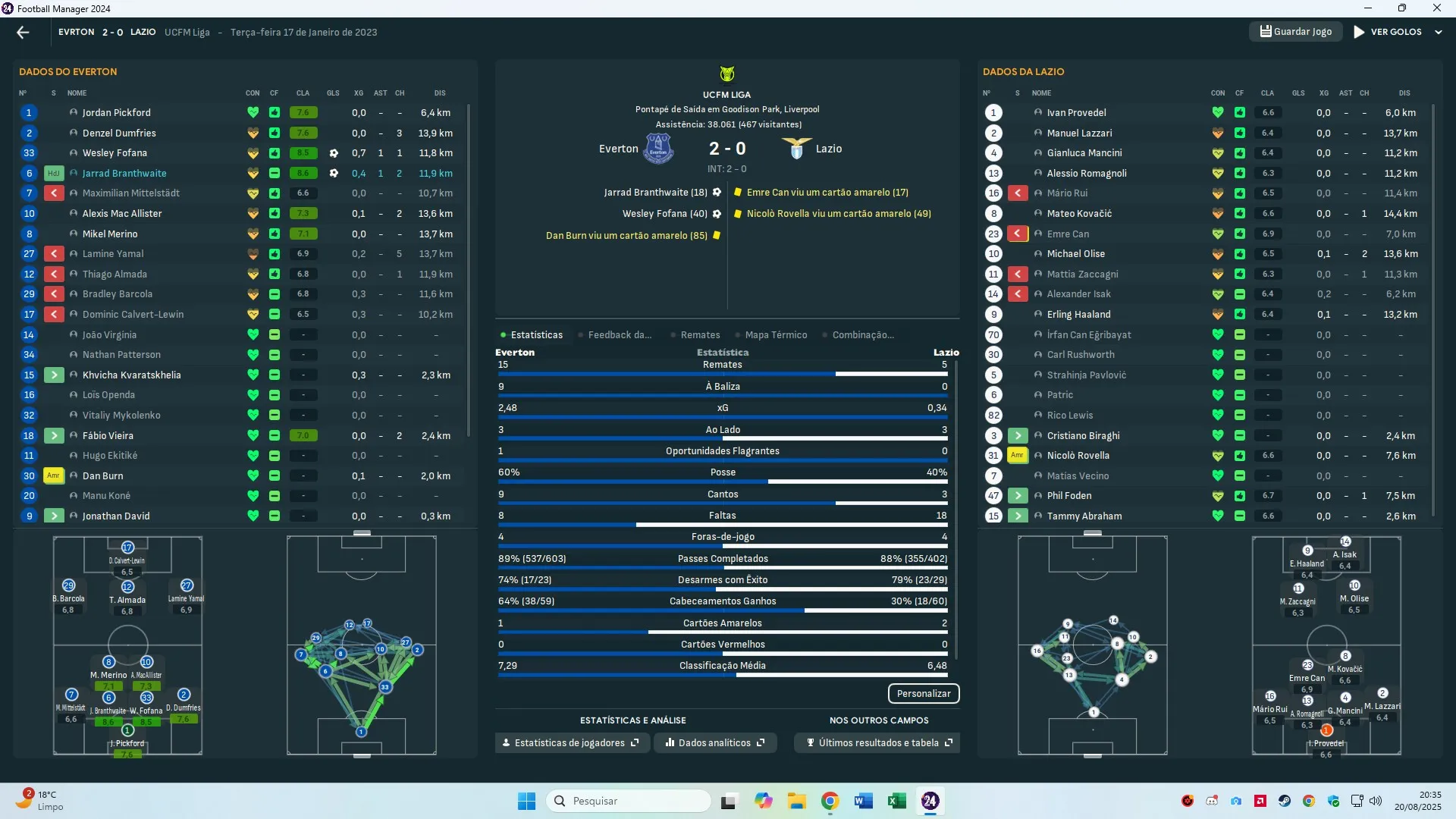The image size is (1456, 819).
Task: Open Dados analíticos
Action: (x=715, y=742)
